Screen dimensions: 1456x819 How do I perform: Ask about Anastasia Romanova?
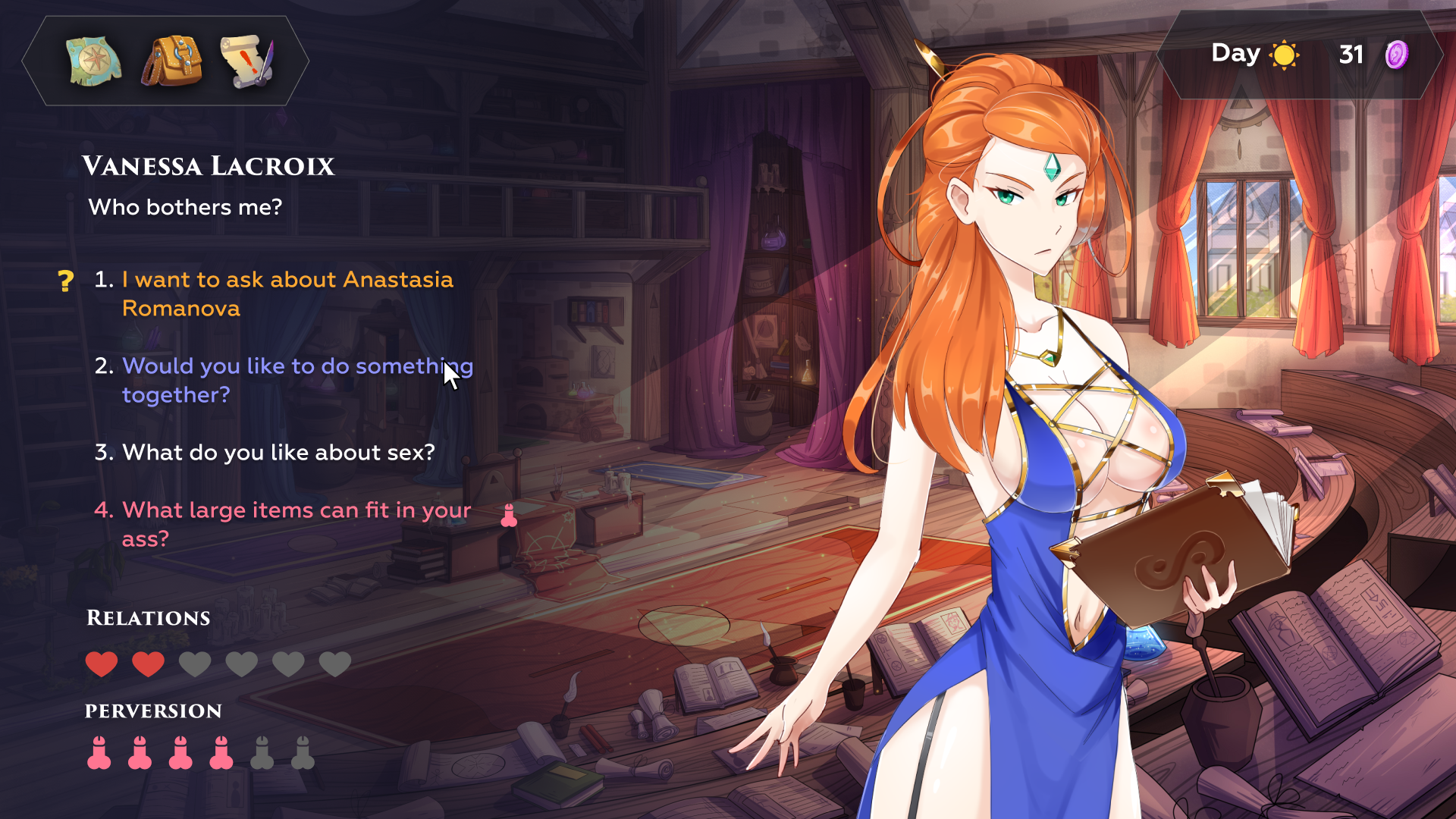pos(287,293)
